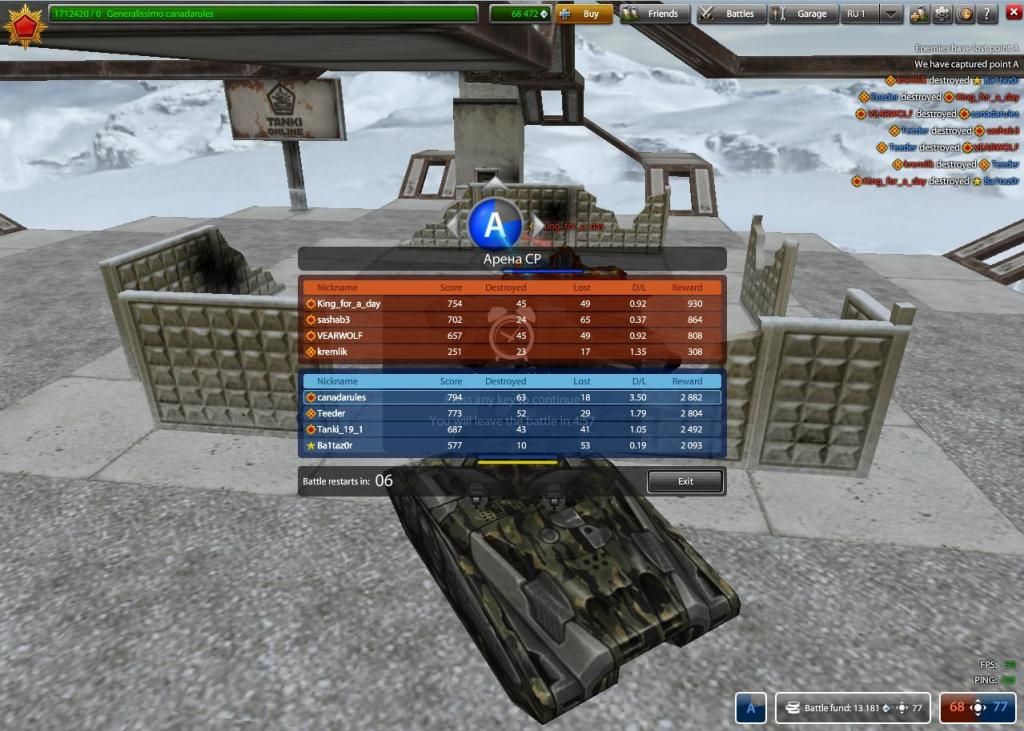Toggle the round sound icon in top bar
This screenshot has height=731, width=1024.
click(x=964, y=14)
